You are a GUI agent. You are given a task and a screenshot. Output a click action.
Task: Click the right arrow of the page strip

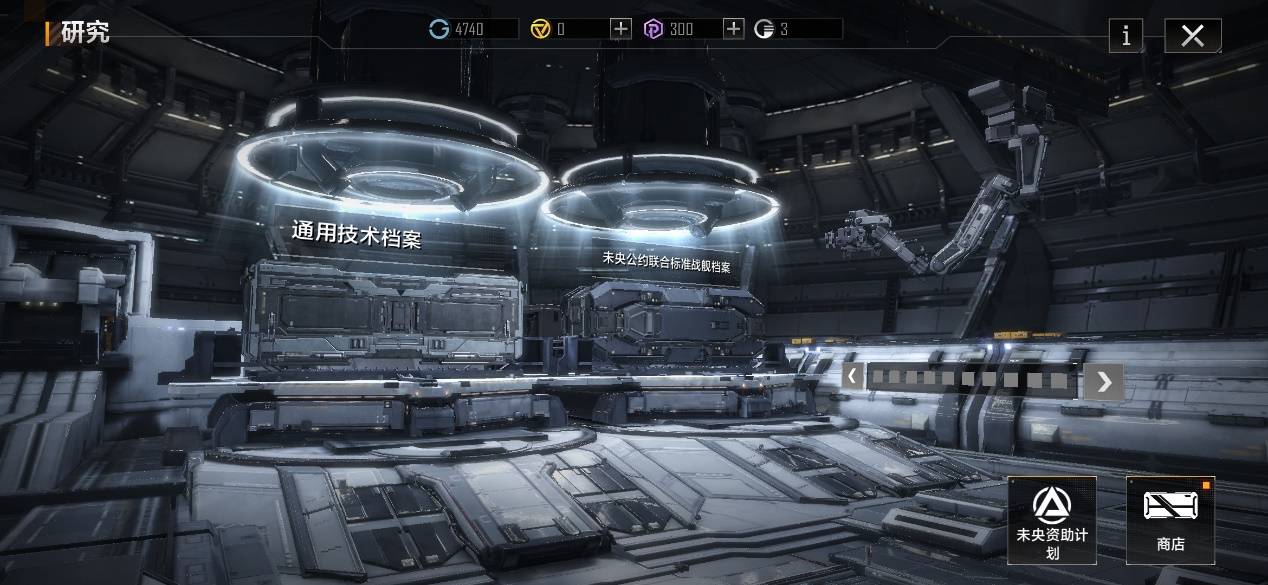[x=1103, y=381]
